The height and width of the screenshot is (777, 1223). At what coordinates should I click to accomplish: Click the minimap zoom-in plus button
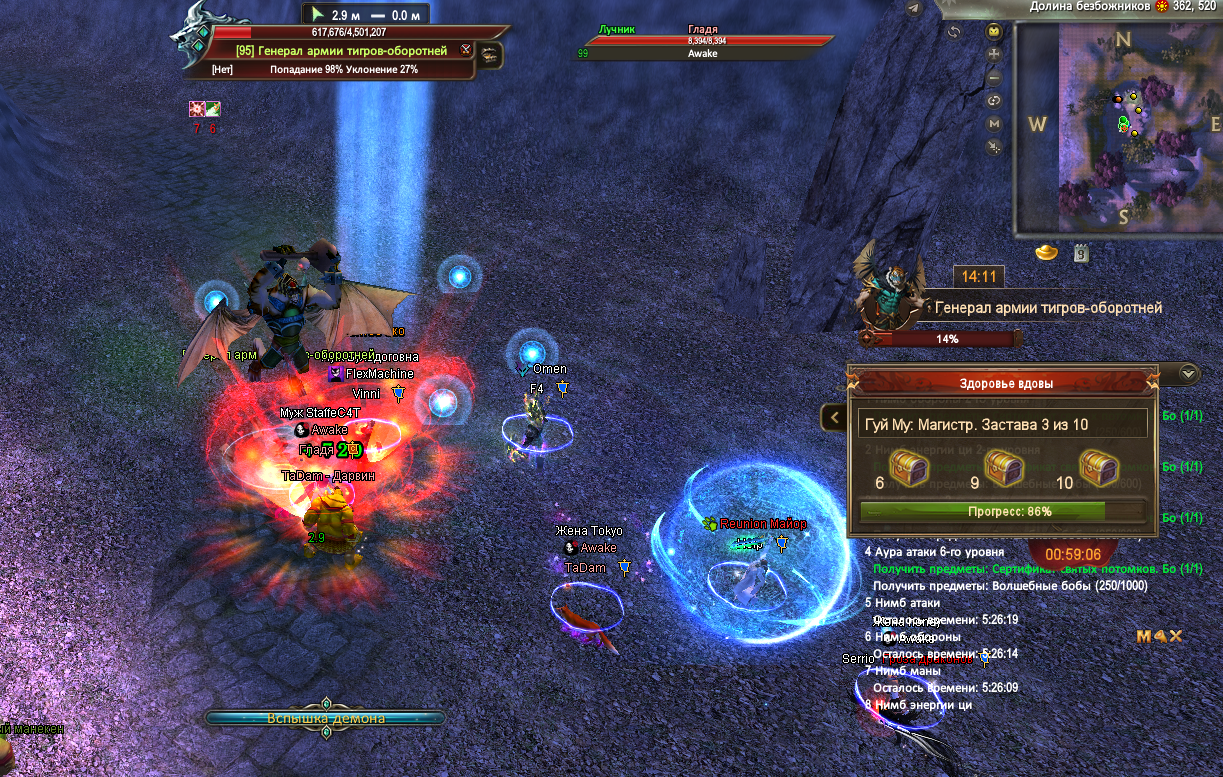(x=994, y=55)
